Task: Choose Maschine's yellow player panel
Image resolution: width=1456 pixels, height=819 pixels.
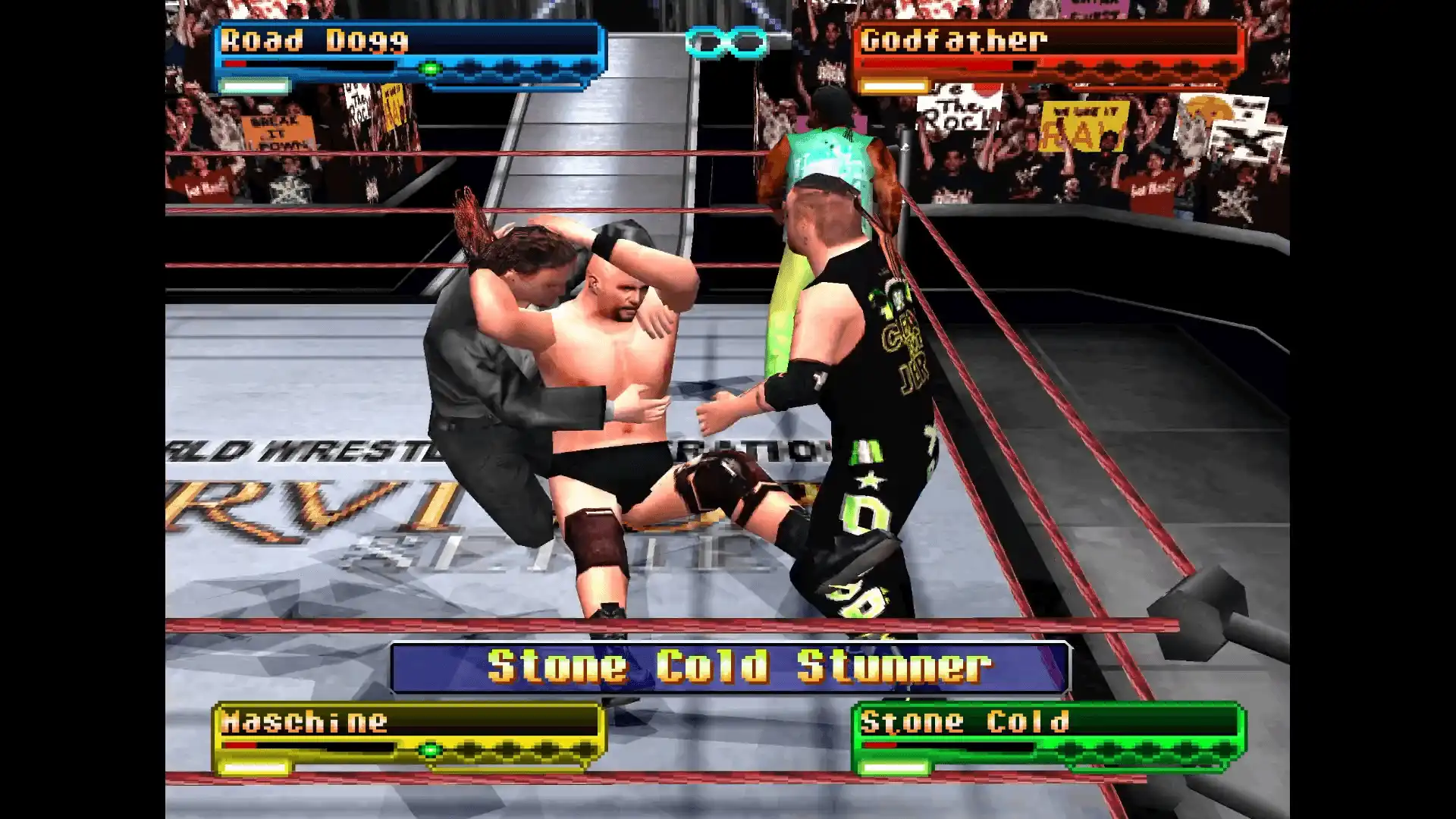Action: point(408,736)
